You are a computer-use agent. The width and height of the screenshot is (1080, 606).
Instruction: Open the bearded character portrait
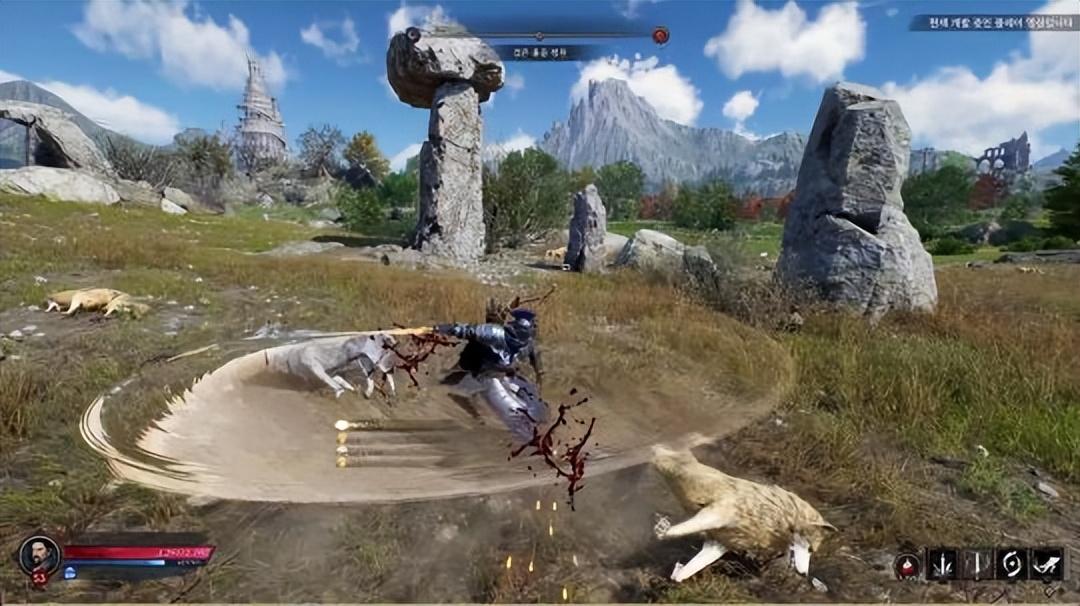[x=39, y=555]
